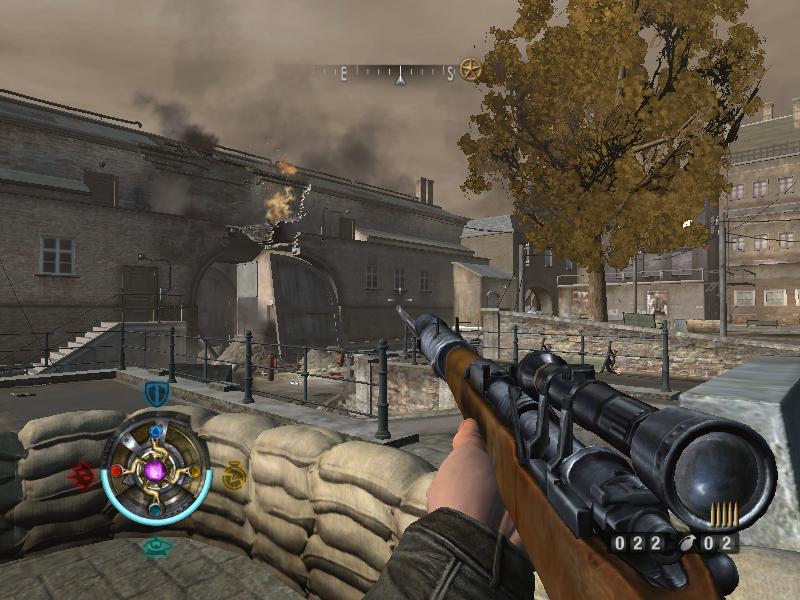Activate the blue shield veil power
800x600 pixels.
pyautogui.click(x=156, y=393)
